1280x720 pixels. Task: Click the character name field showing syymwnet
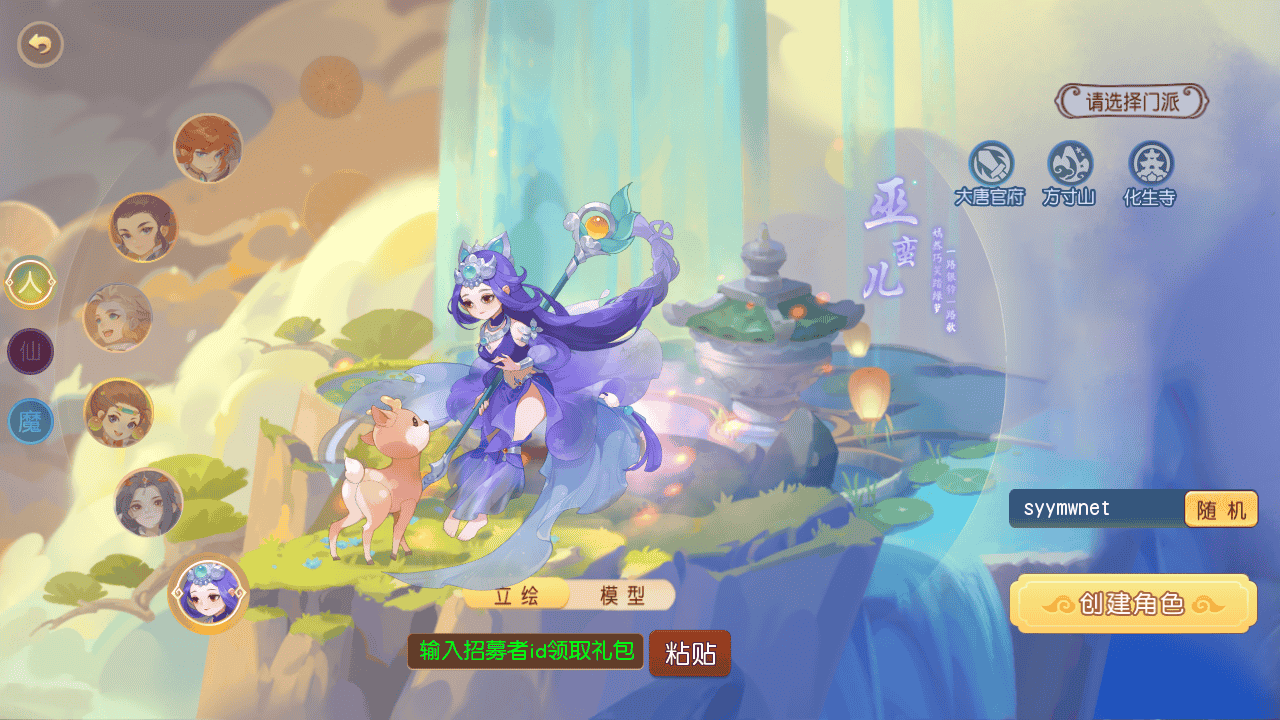(1095, 509)
